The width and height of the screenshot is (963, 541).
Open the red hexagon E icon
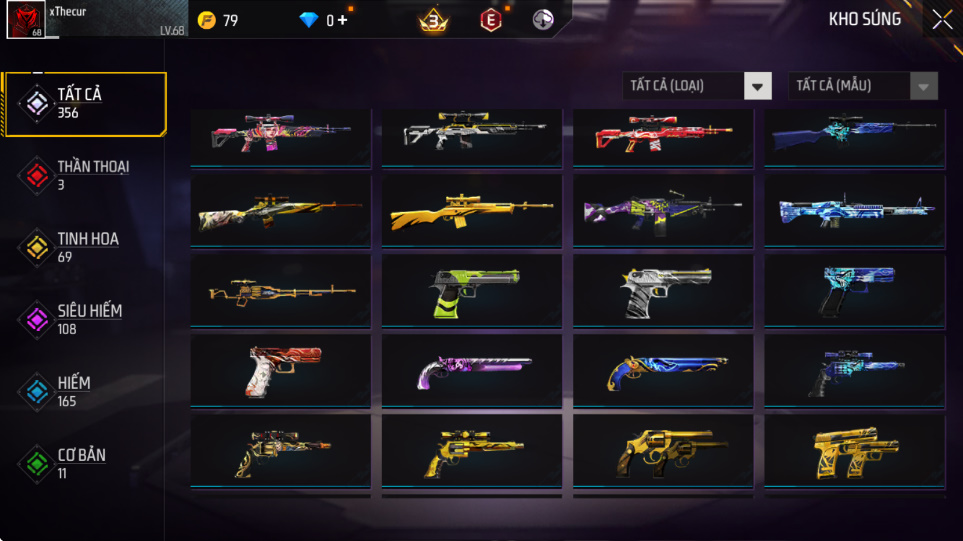490,20
